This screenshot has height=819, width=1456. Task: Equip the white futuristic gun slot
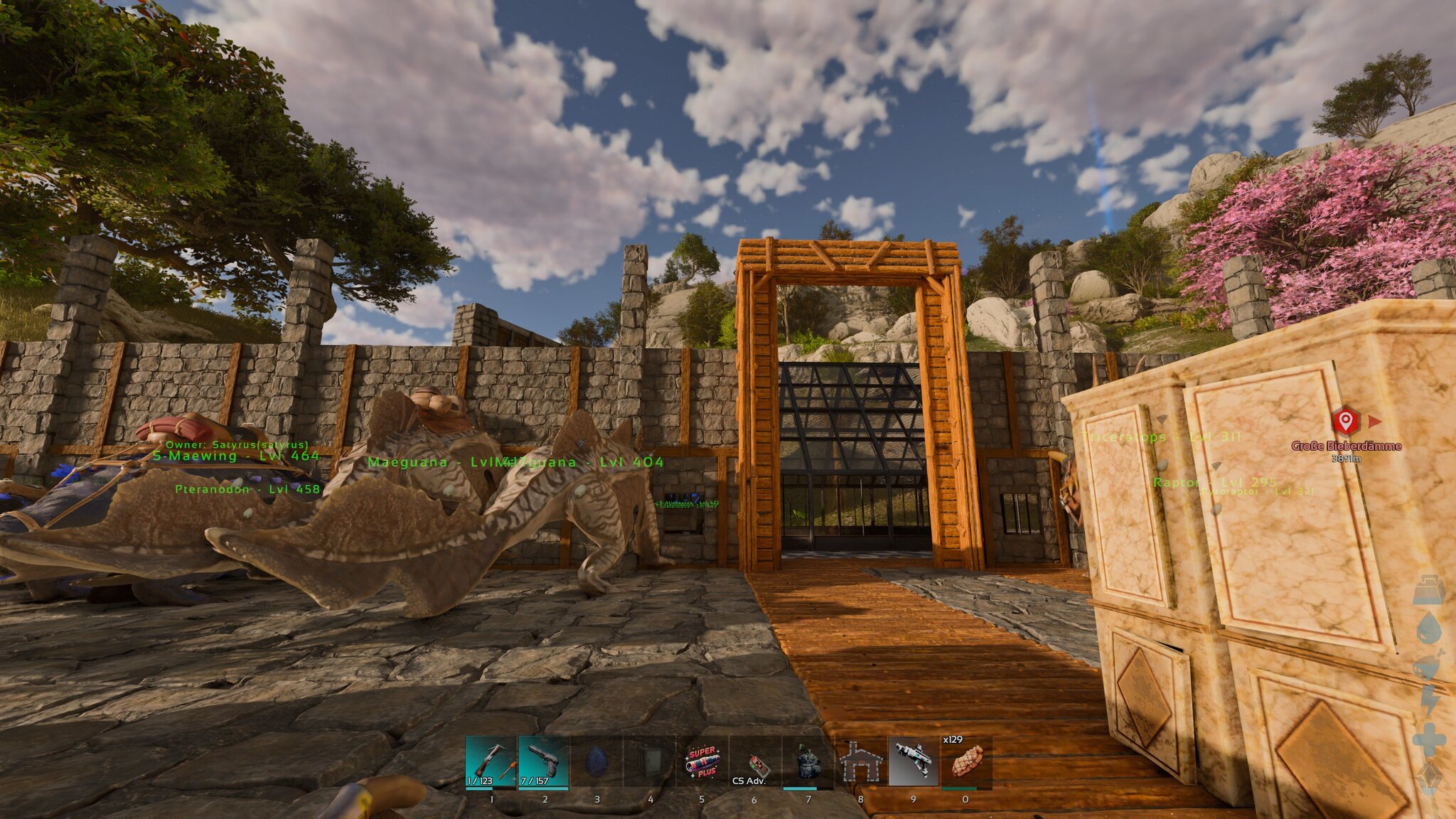point(914,761)
